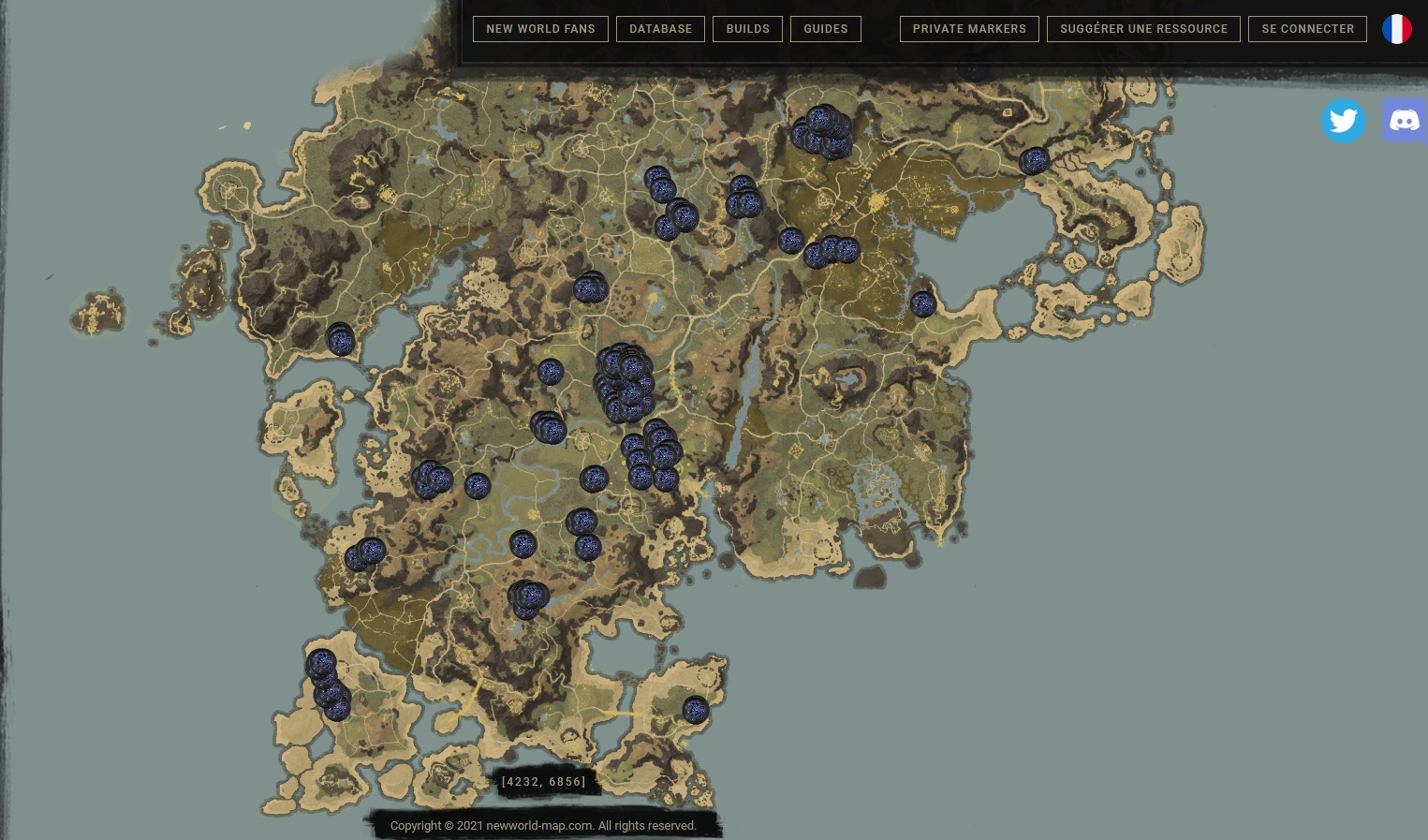
Task: Open the site's Twitter page via bird icon
Action: 1344,121
